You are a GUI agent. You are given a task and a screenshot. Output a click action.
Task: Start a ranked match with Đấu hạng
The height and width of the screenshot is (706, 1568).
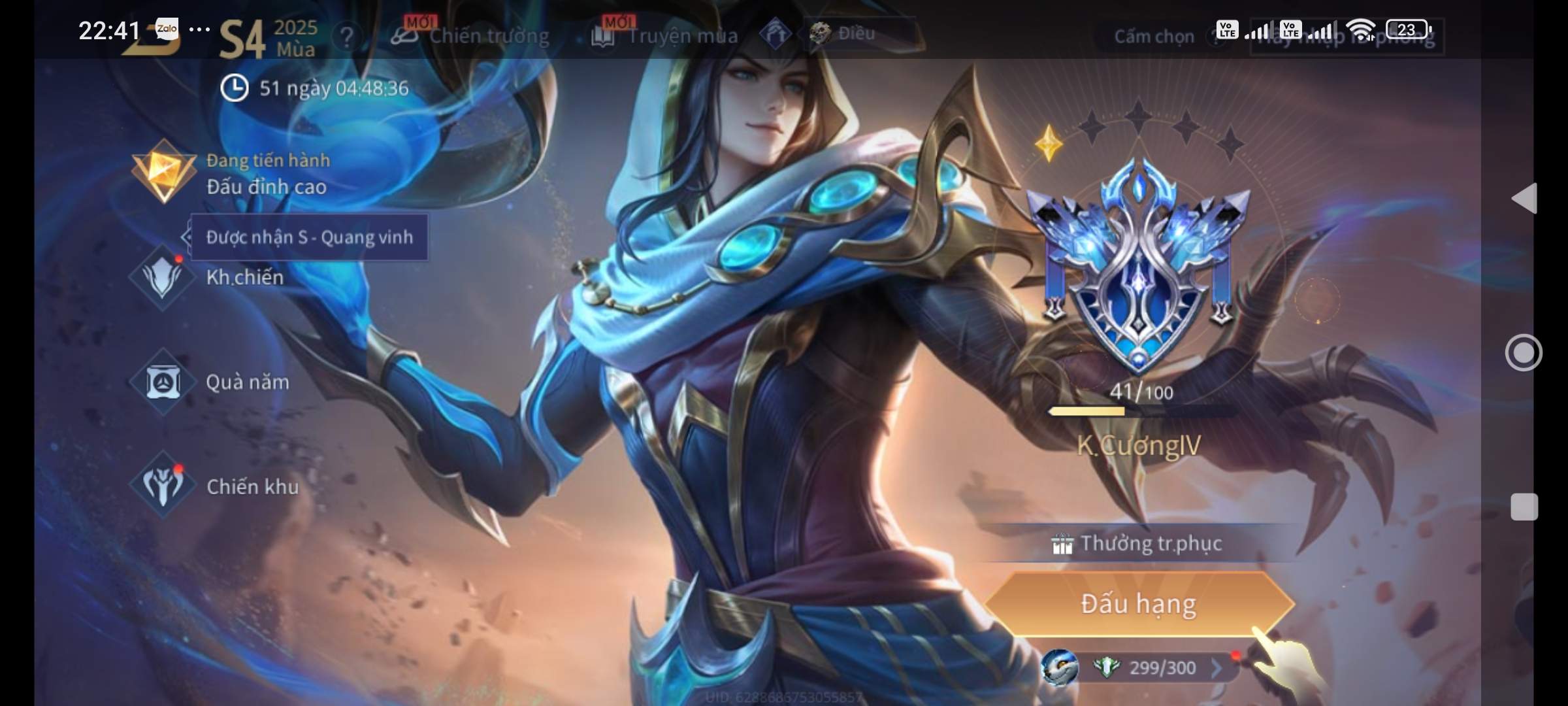pyautogui.click(x=1138, y=603)
